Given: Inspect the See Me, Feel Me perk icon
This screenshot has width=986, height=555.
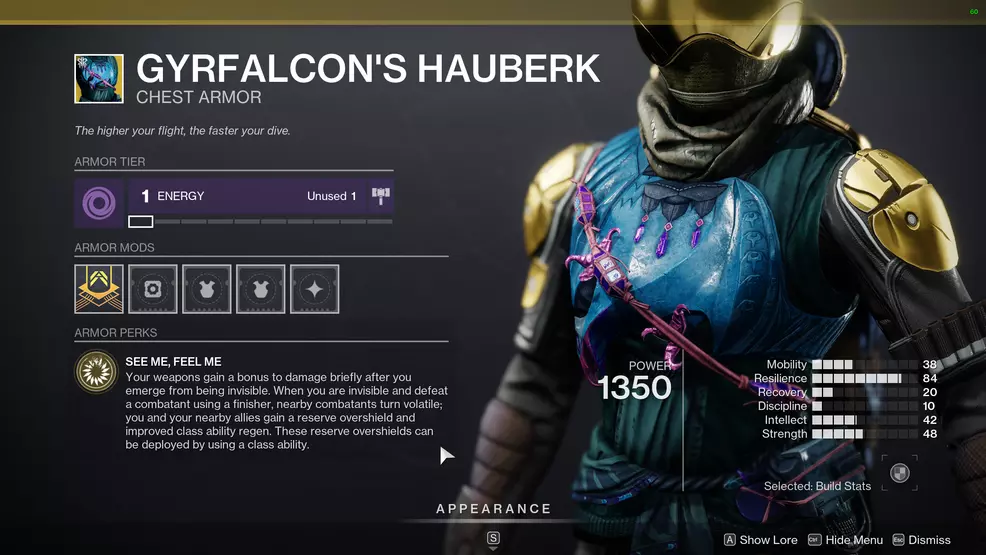Looking at the screenshot, I should click(x=96, y=373).
